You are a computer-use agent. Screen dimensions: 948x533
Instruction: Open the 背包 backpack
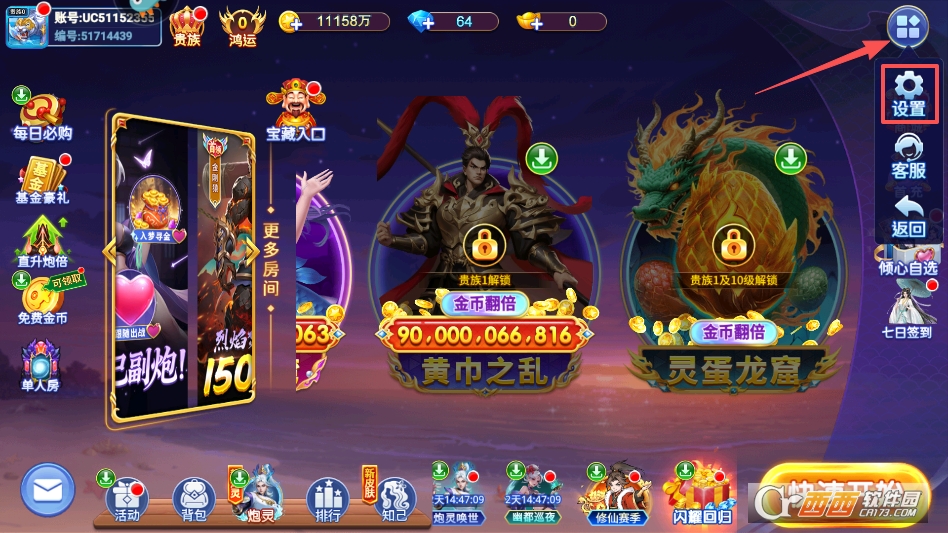click(x=193, y=498)
